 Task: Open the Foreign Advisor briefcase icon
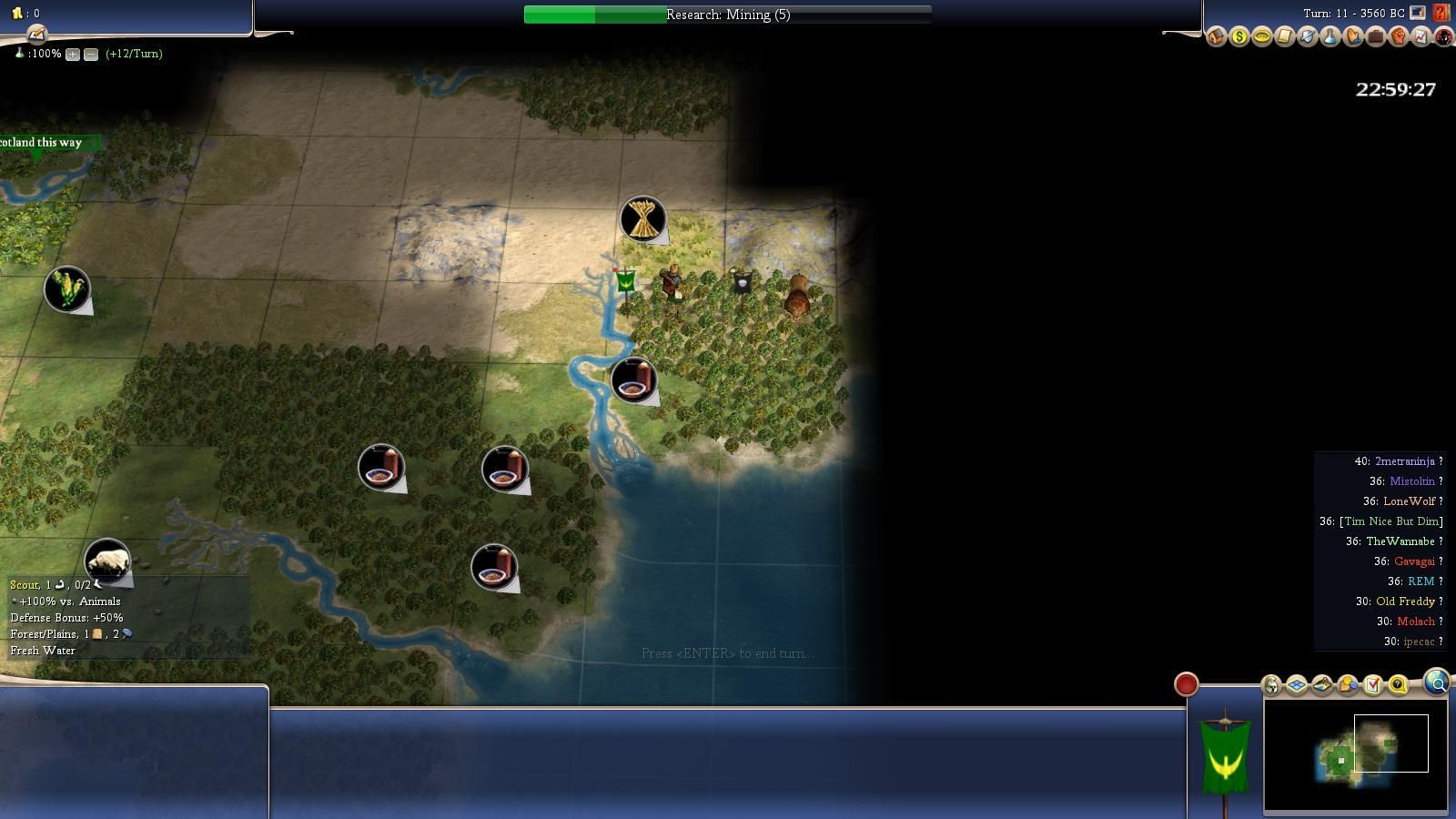[1376, 37]
